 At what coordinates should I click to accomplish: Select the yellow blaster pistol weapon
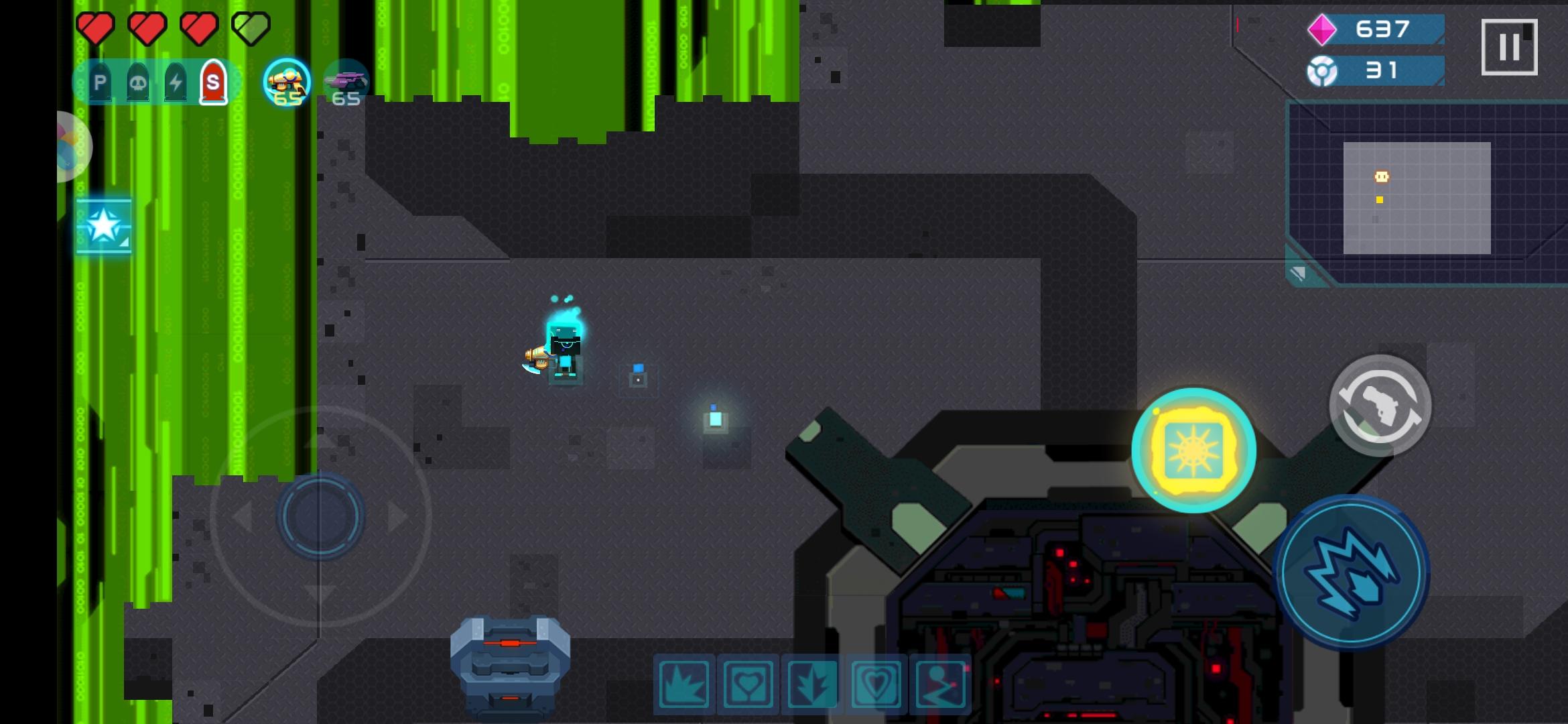[x=287, y=82]
